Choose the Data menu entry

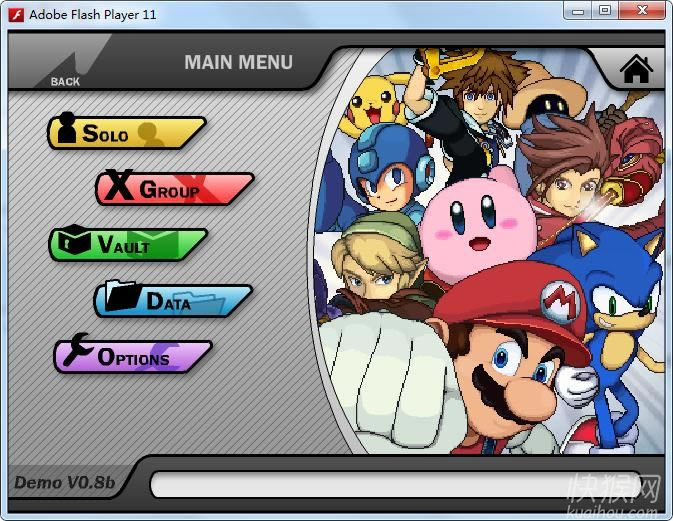[172, 300]
